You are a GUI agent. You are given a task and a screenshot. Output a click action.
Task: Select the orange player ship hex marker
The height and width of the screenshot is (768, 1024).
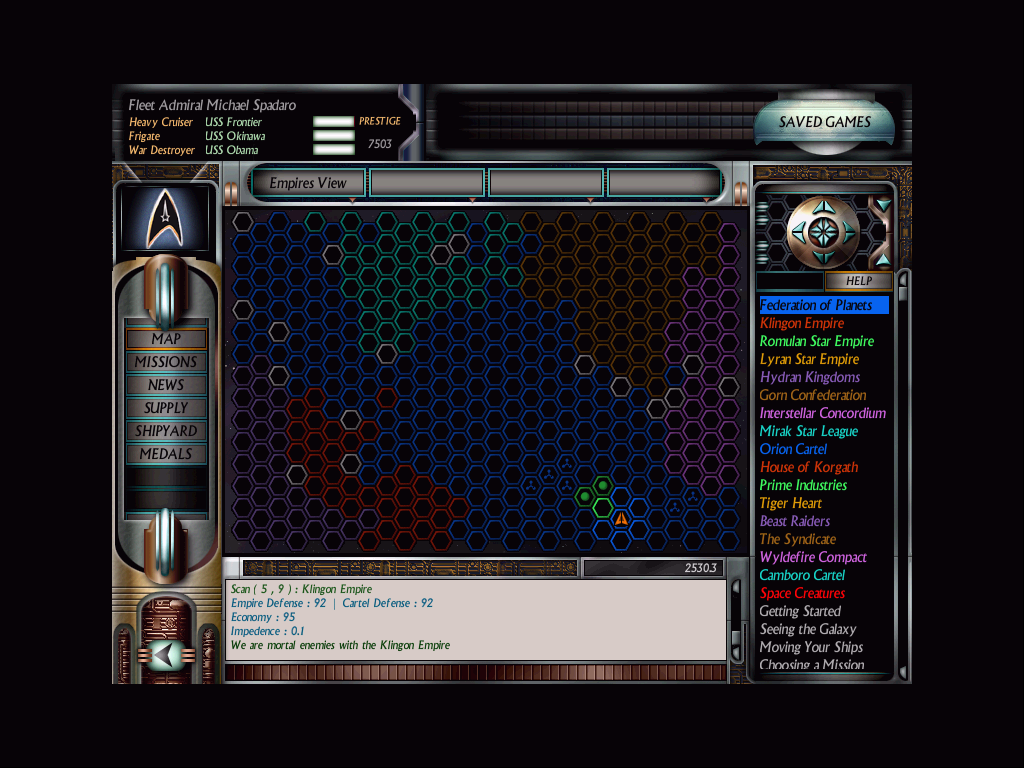[x=621, y=519]
